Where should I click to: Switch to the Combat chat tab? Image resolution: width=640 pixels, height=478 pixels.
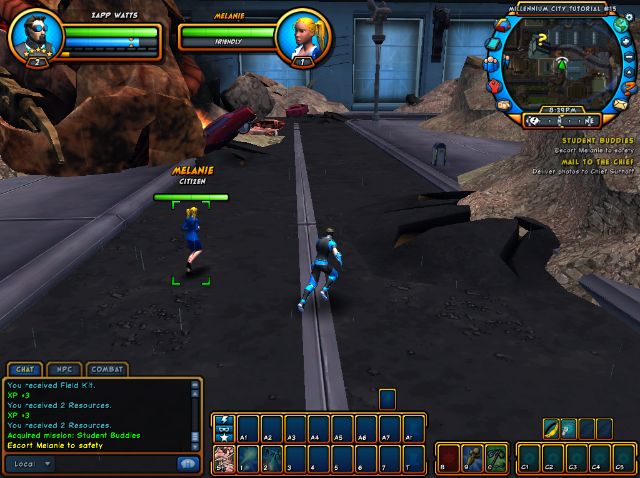(x=107, y=369)
